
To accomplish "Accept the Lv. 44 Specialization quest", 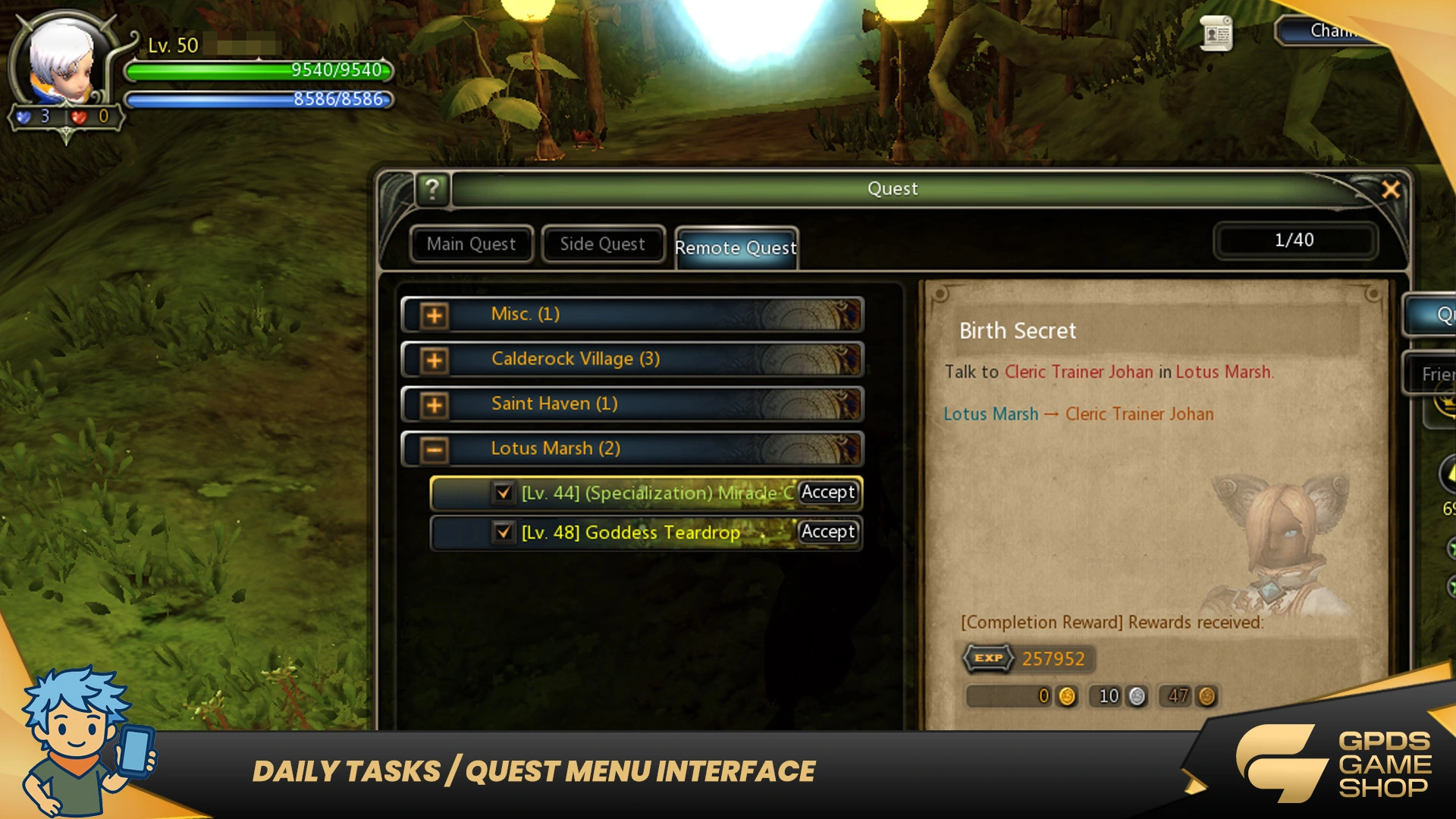I will point(828,492).
